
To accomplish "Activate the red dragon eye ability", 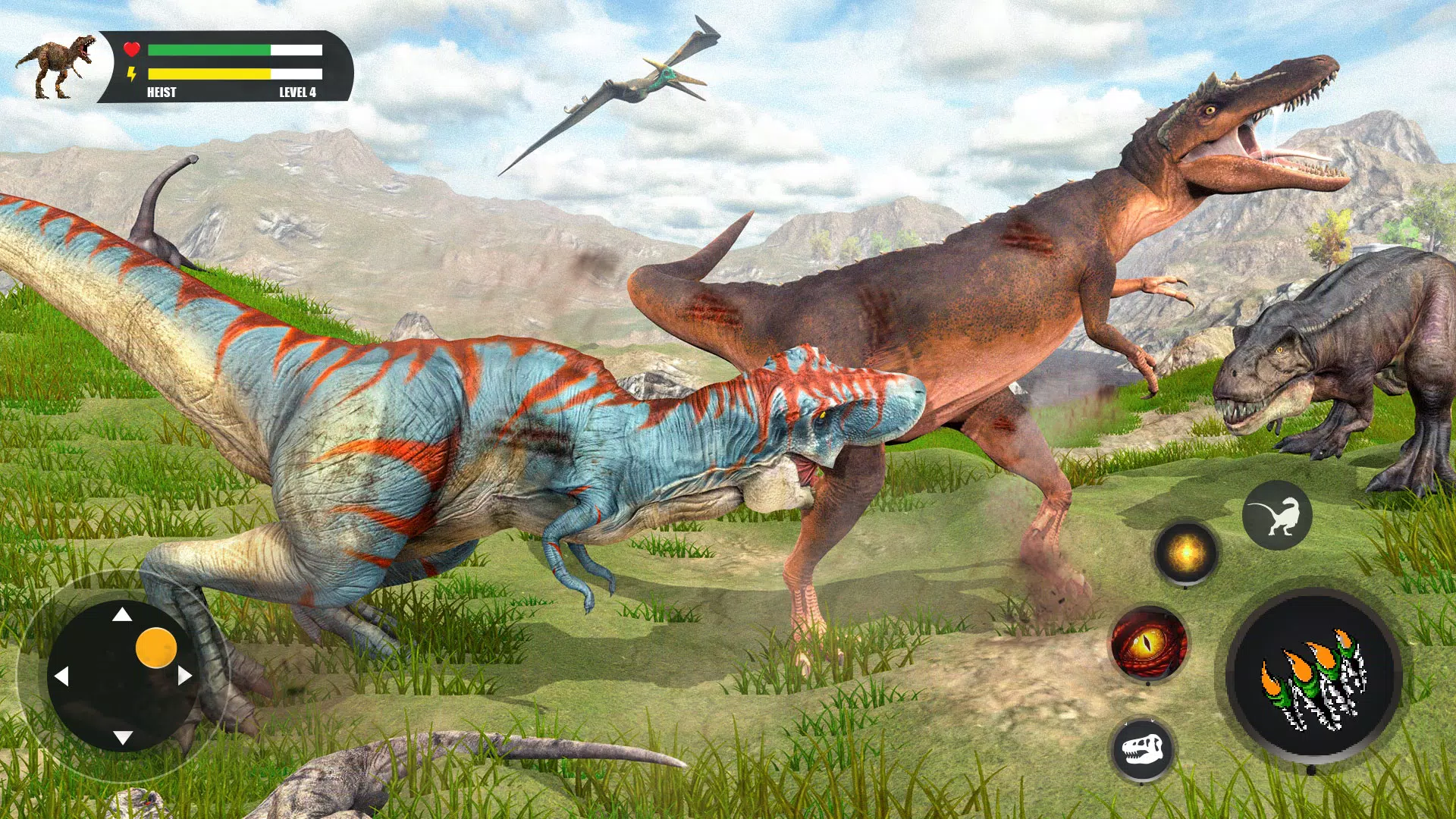I will (x=1148, y=644).
